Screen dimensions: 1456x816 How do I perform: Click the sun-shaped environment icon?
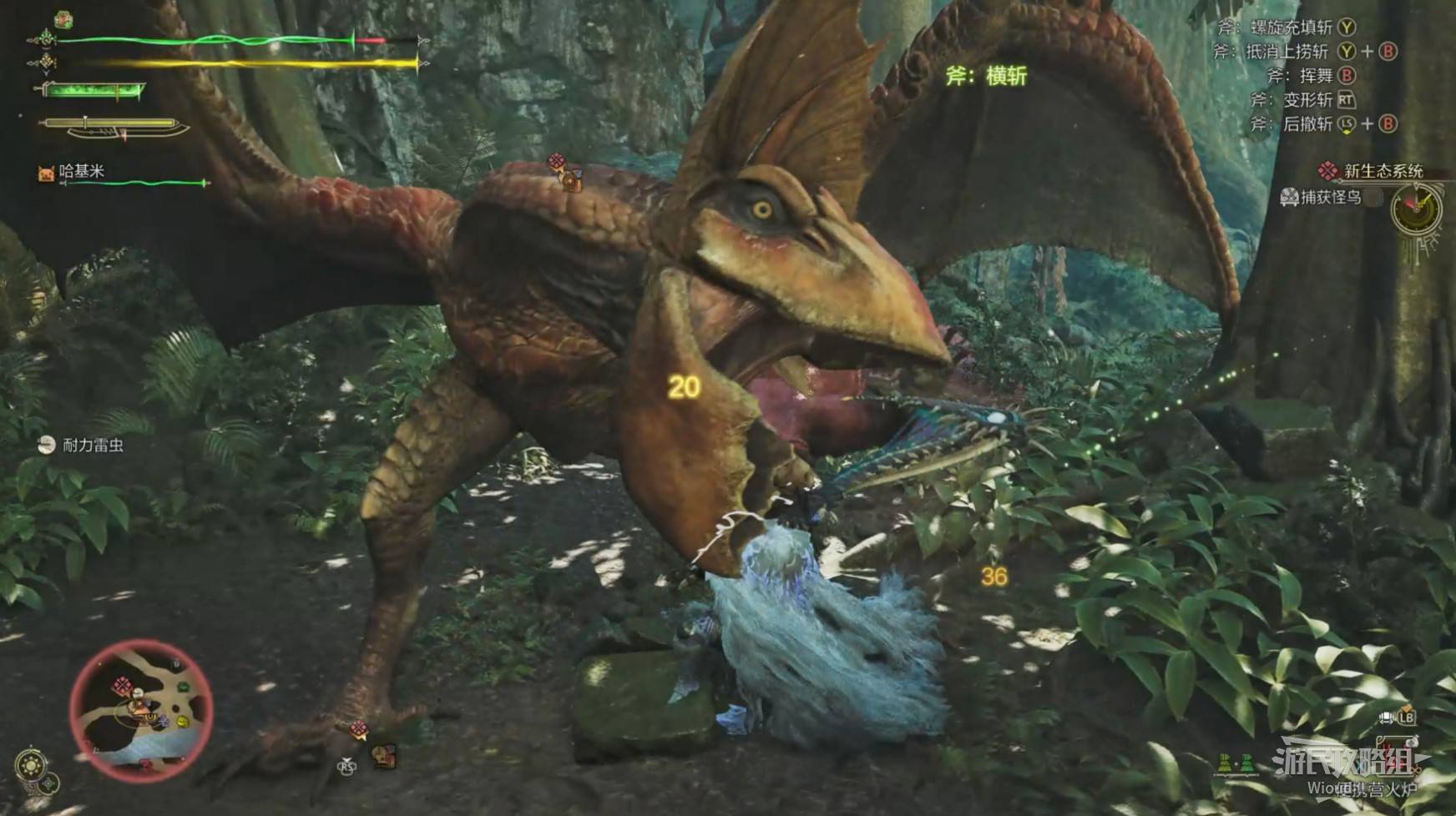tap(32, 764)
